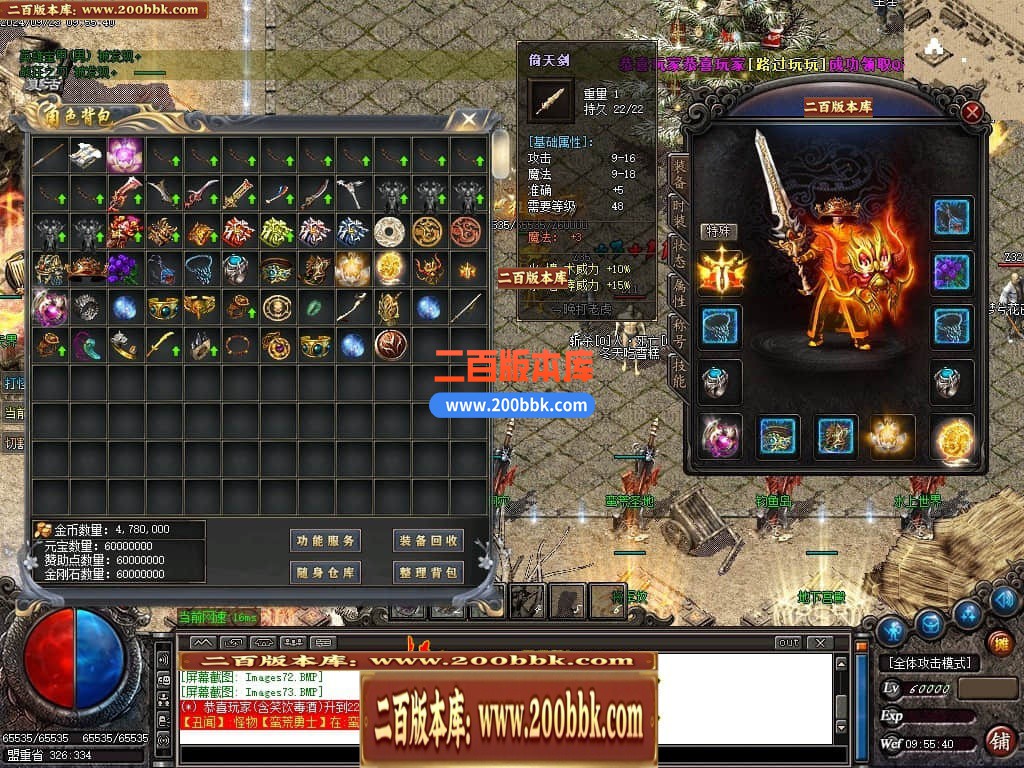Click the 装备回收 equipment recycle button
The image size is (1024, 768).
point(426,540)
